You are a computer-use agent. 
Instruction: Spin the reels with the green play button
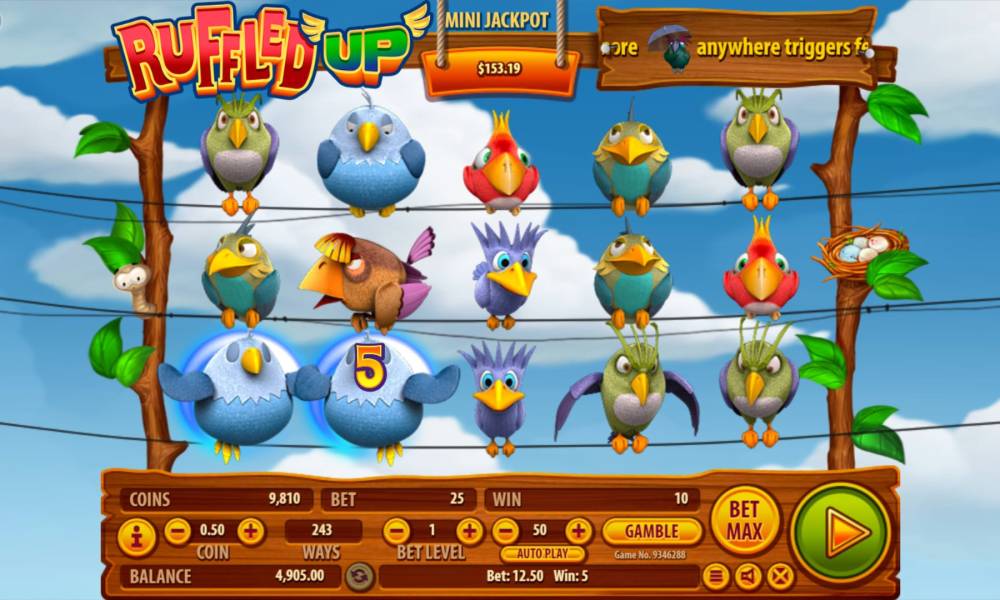(x=840, y=532)
